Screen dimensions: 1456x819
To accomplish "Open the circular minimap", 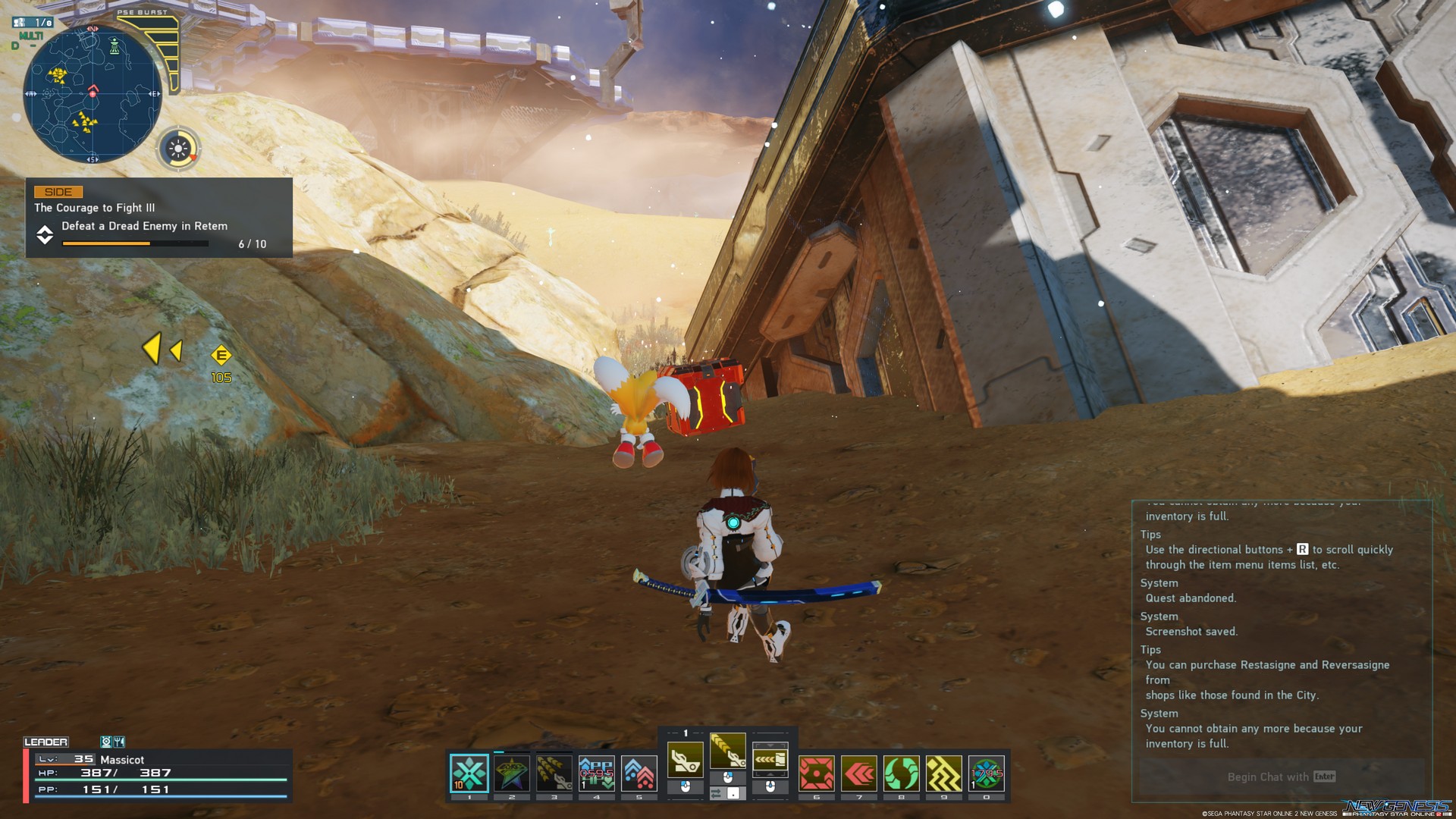I will pos(93,94).
